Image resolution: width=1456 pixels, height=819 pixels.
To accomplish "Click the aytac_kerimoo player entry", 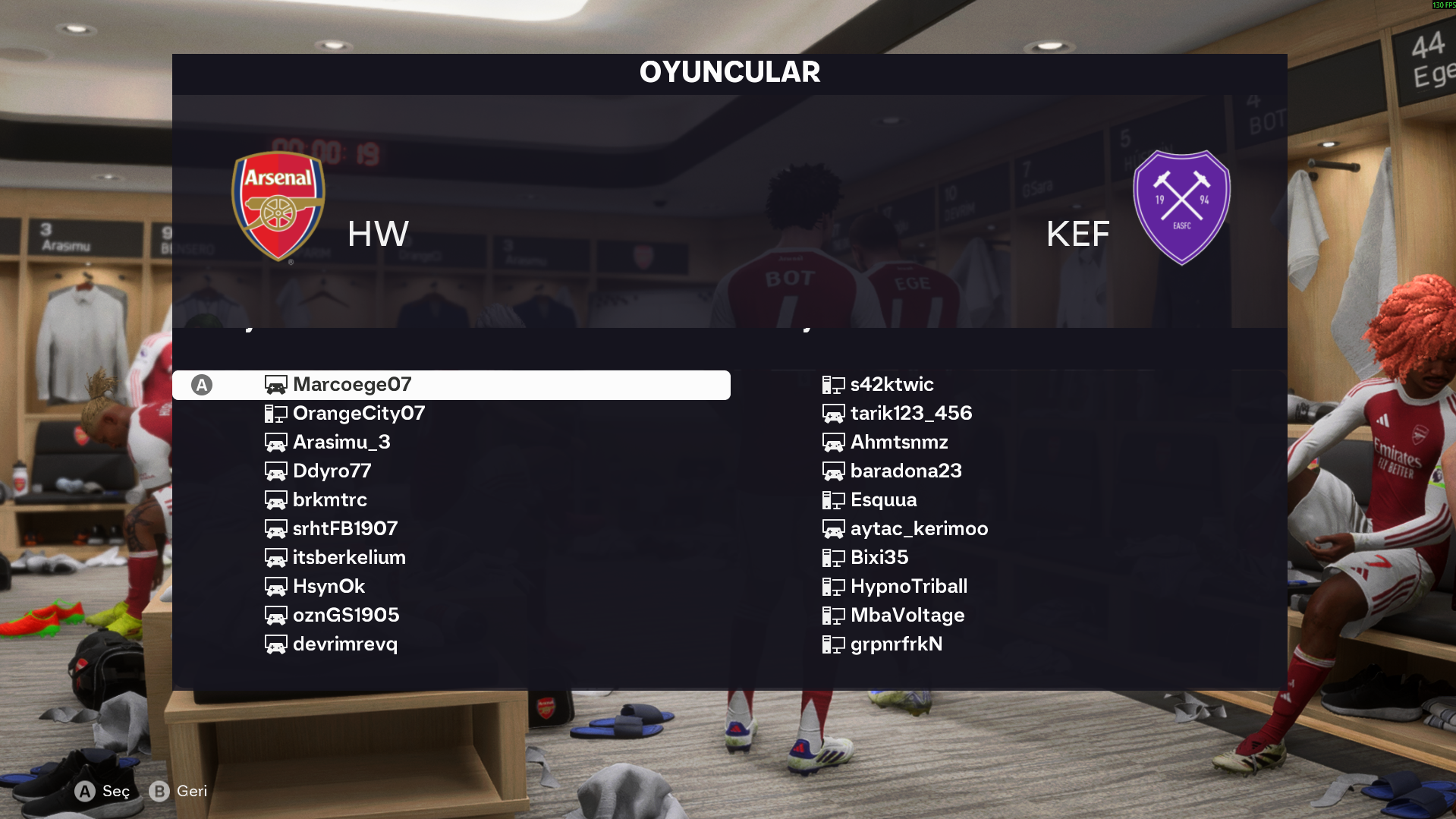I will 919,529.
